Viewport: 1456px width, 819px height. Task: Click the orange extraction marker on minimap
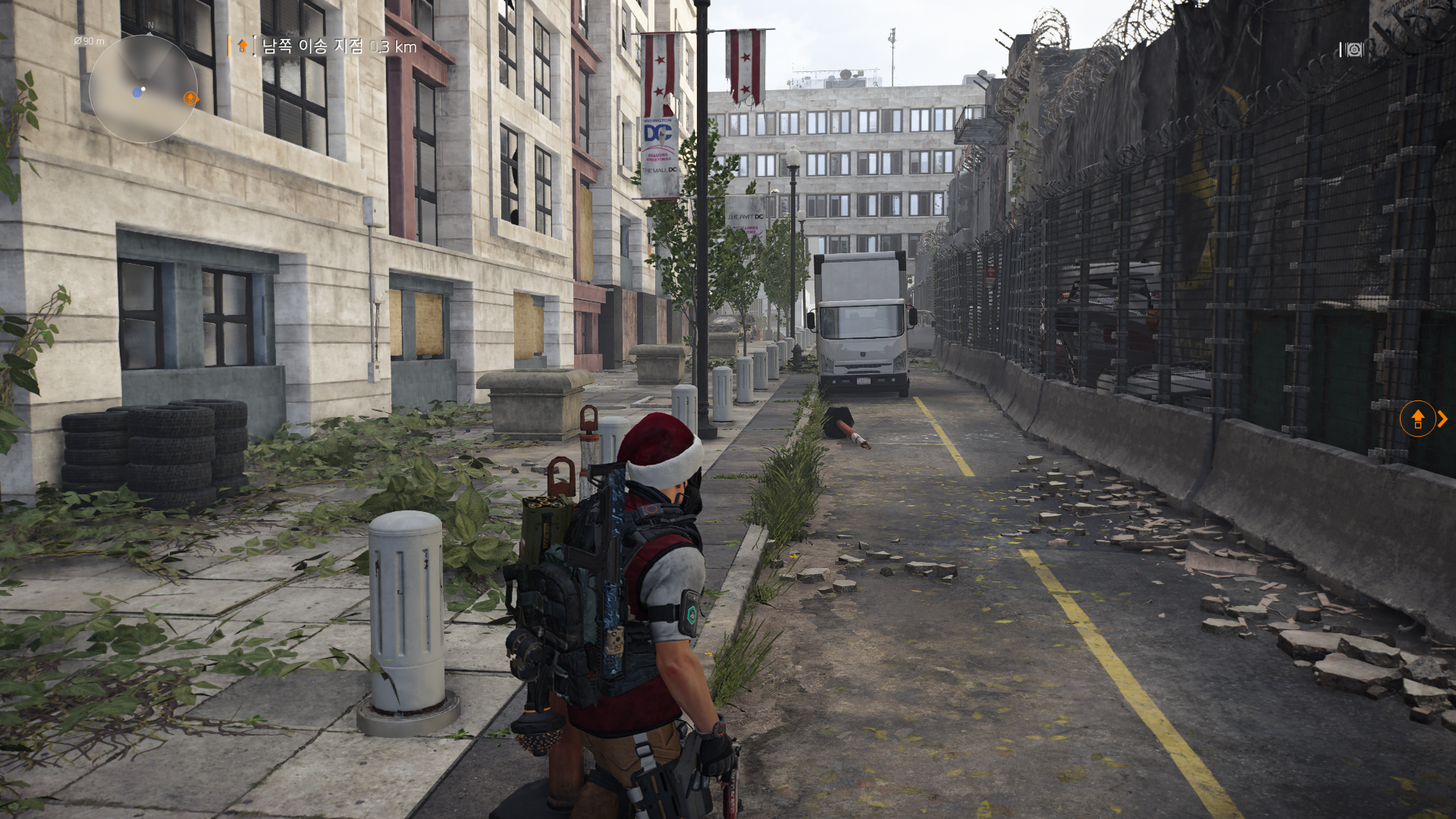click(x=190, y=98)
